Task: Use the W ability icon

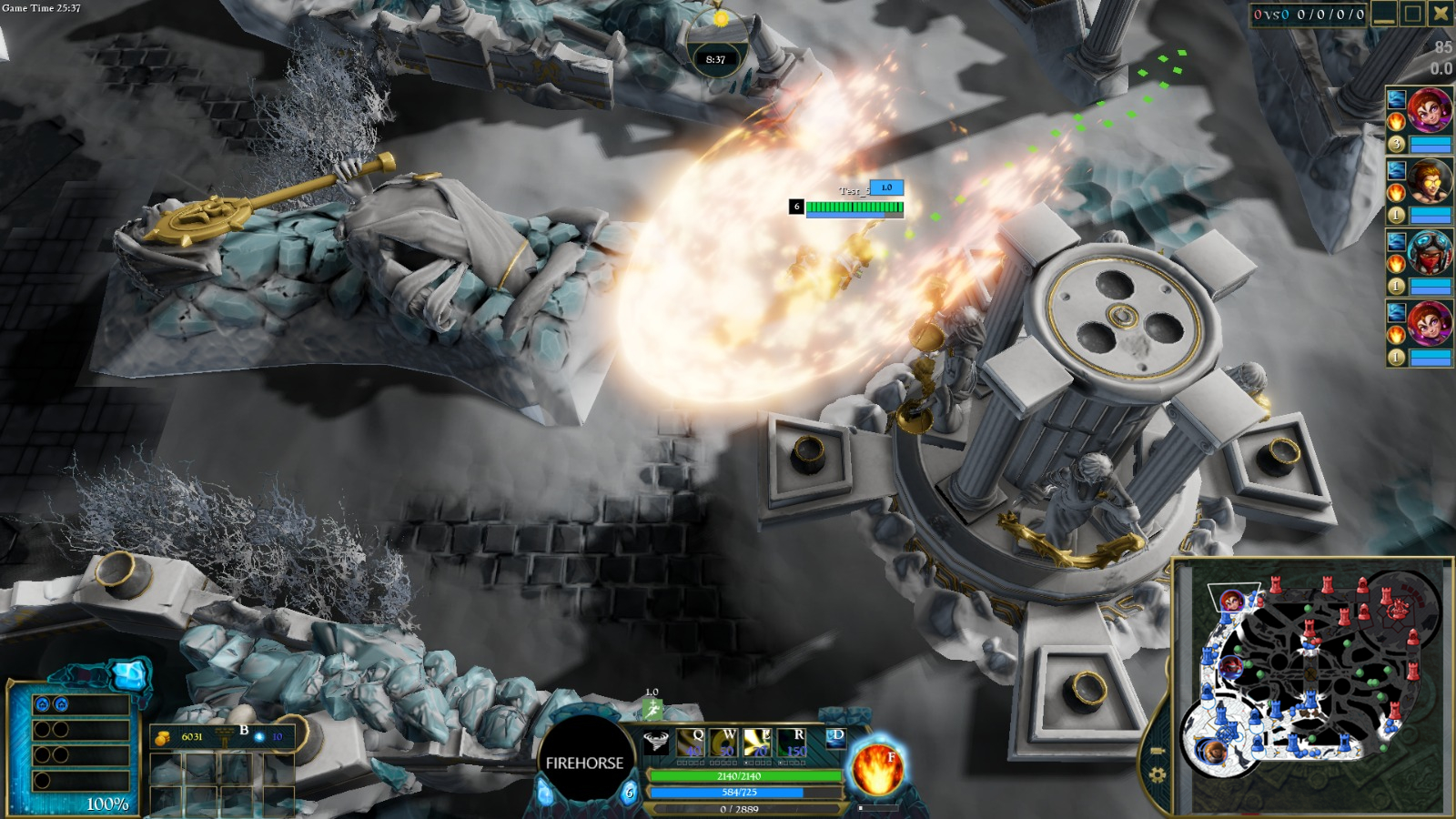Action: [724, 743]
